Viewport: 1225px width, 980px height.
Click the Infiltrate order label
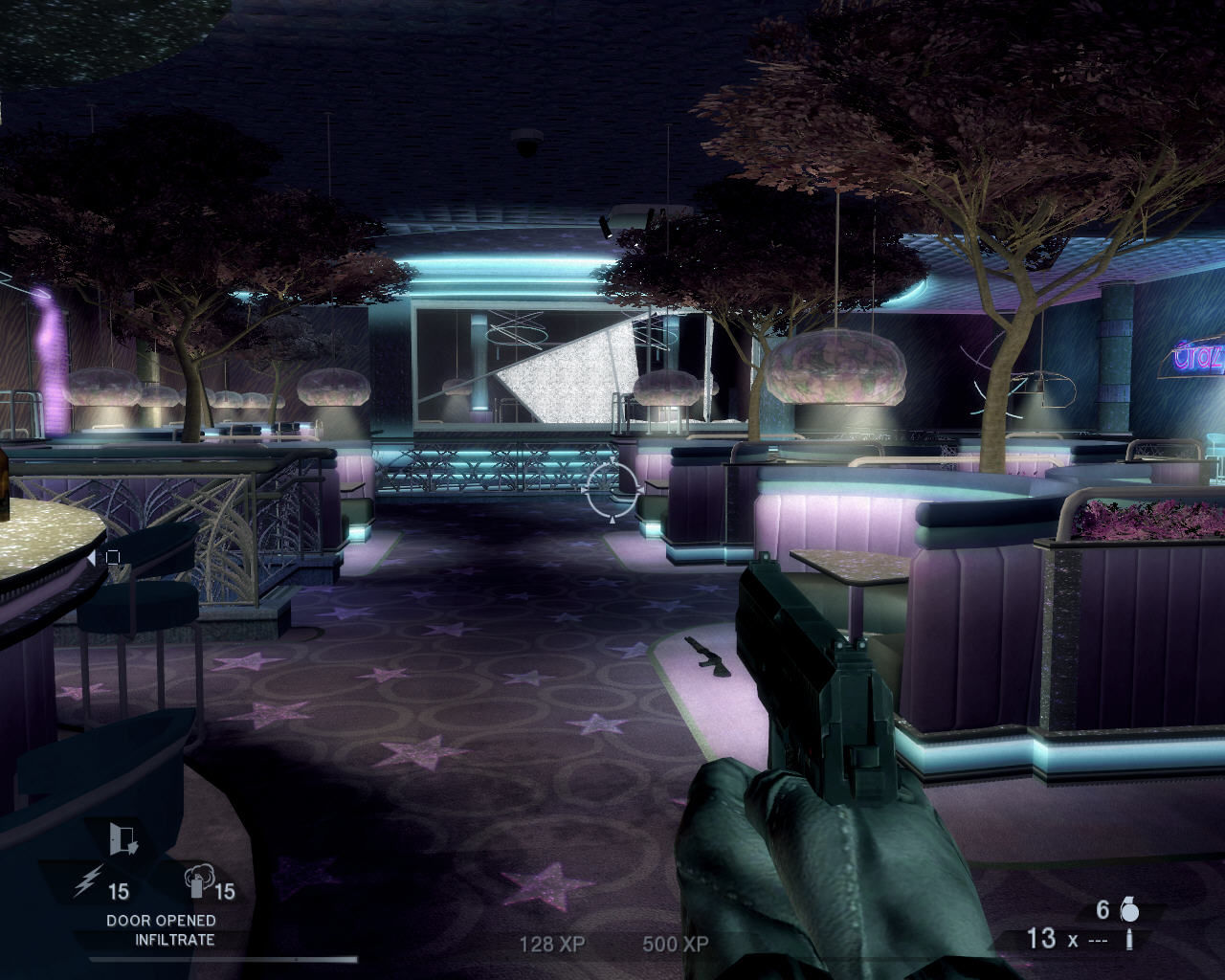[x=175, y=940]
